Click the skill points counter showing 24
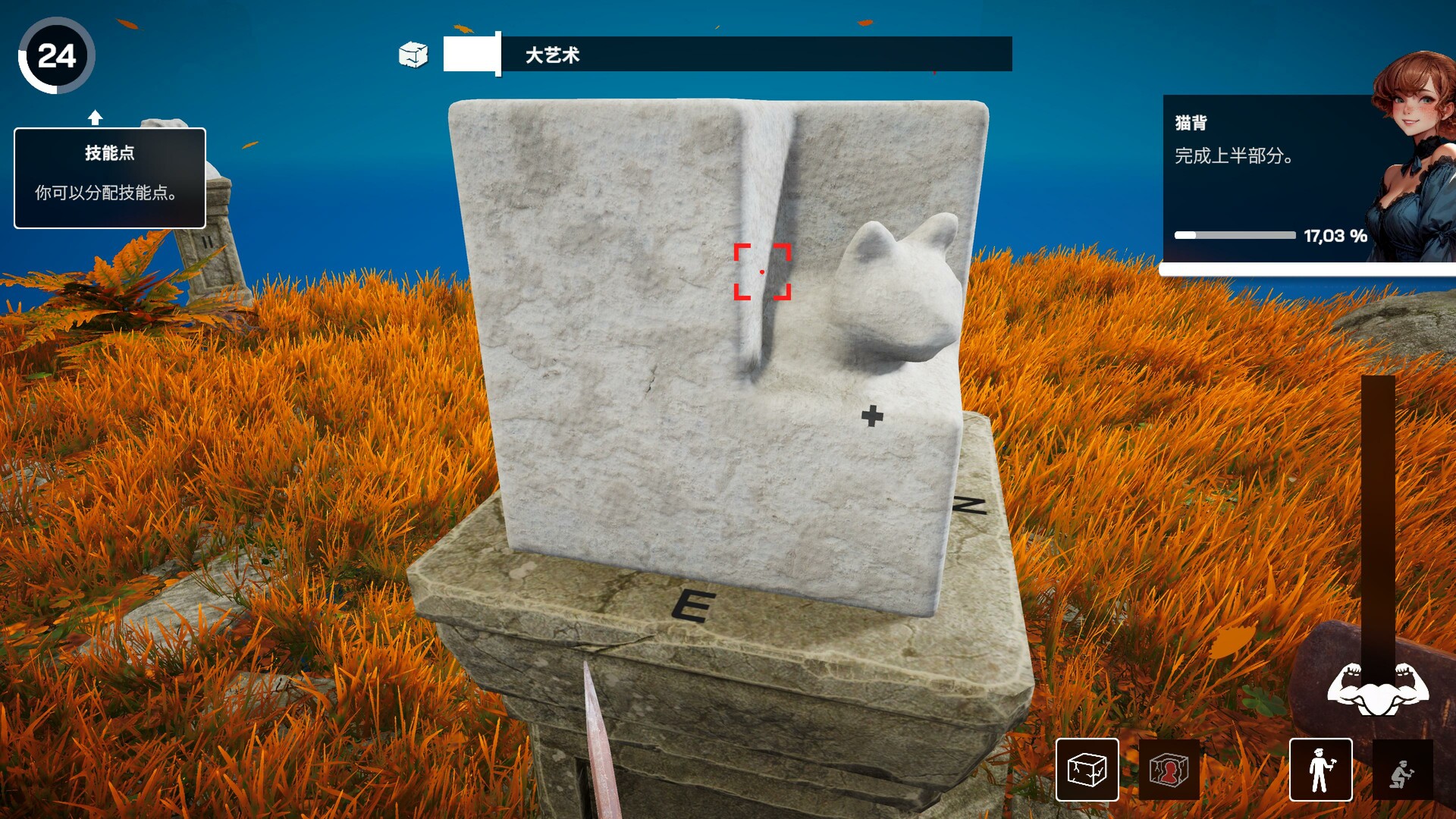The image size is (1456, 819). (58, 54)
